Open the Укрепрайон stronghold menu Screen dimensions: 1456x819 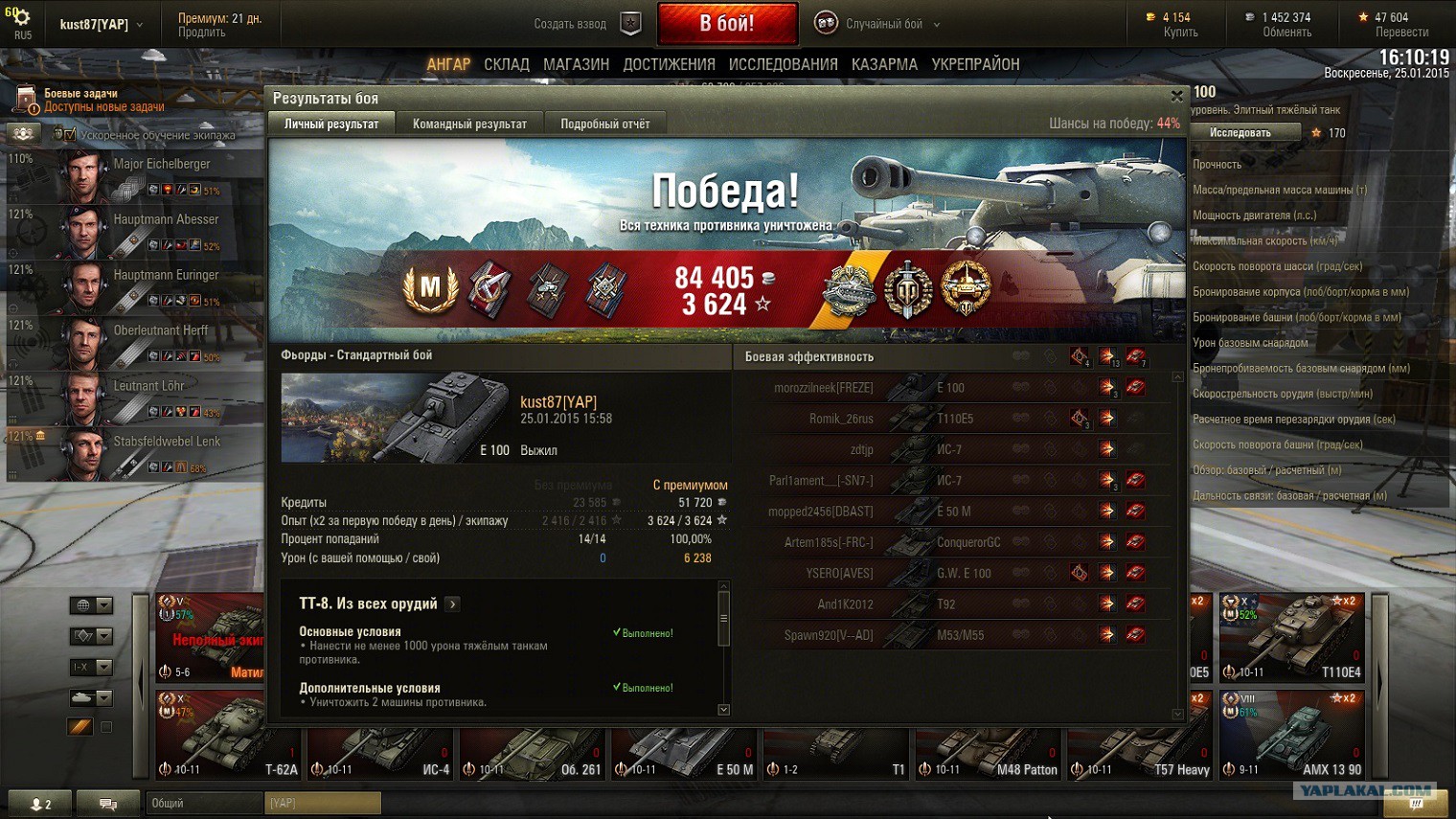[975, 64]
